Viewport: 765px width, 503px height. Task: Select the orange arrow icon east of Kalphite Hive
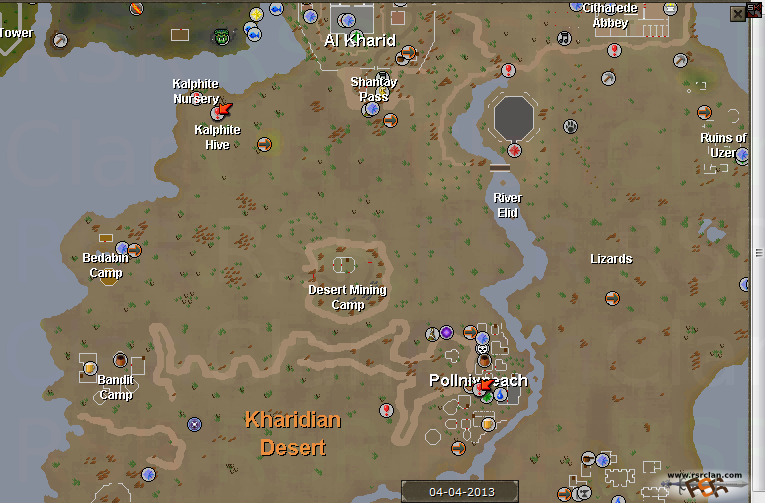[x=264, y=145]
